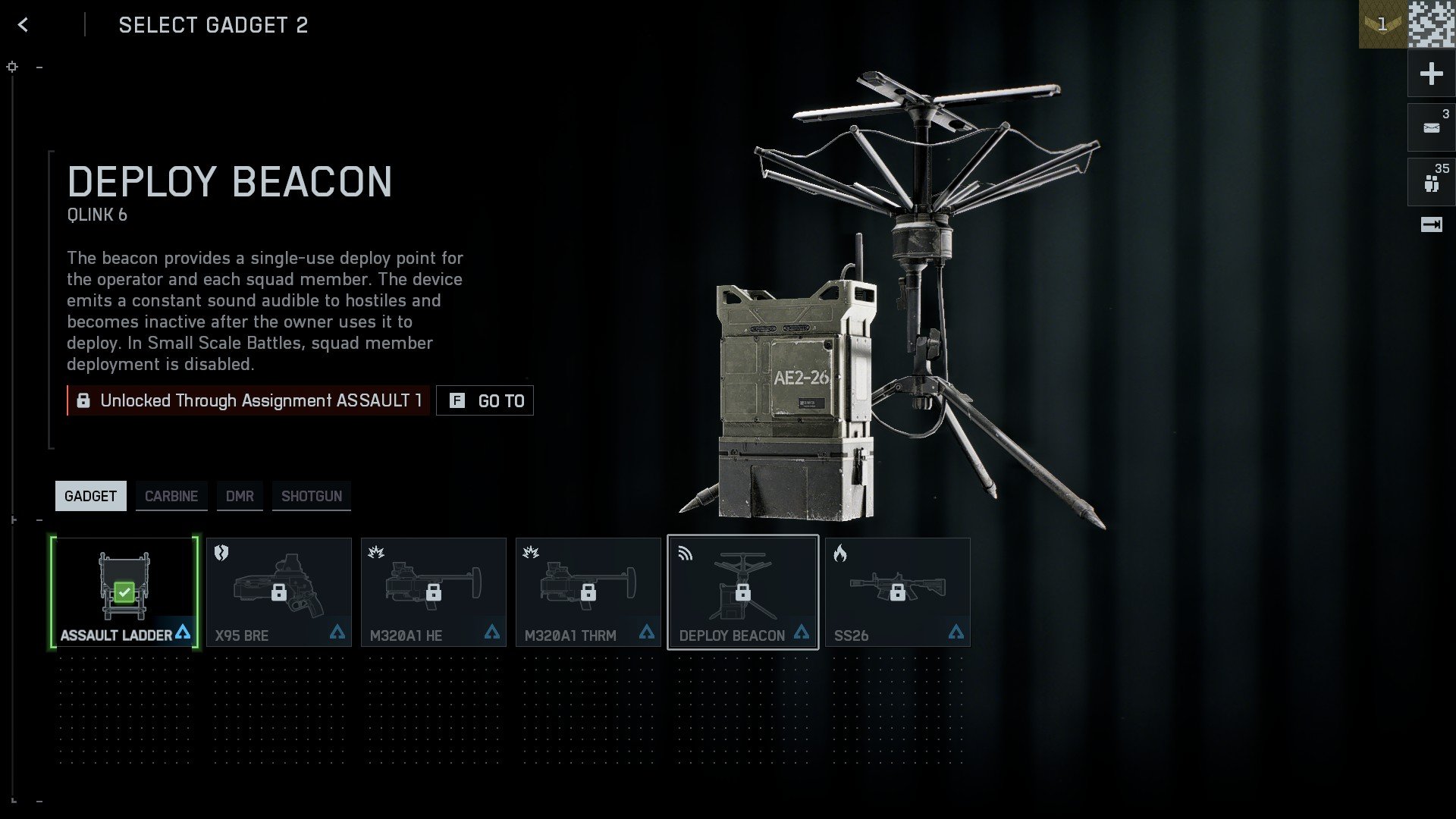This screenshot has height=819, width=1456.
Task: Open the SHOTGUN category tab
Action: (x=311, y=495)
